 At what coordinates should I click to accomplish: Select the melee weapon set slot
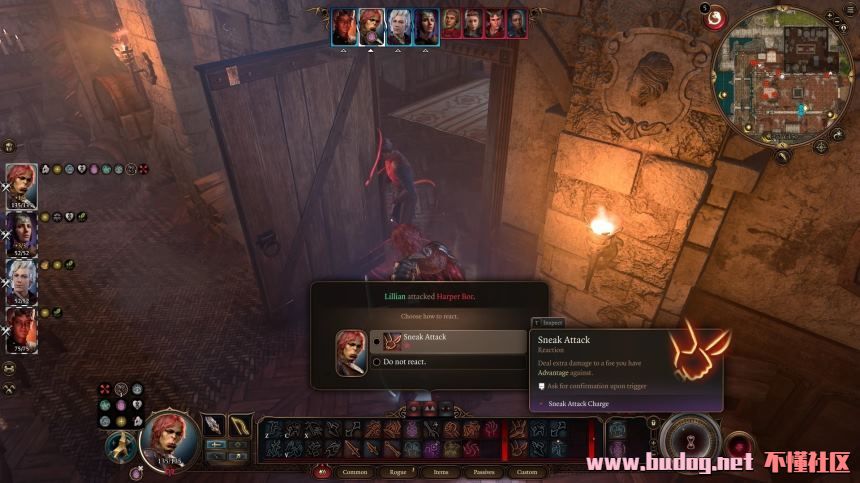point(214,425)
